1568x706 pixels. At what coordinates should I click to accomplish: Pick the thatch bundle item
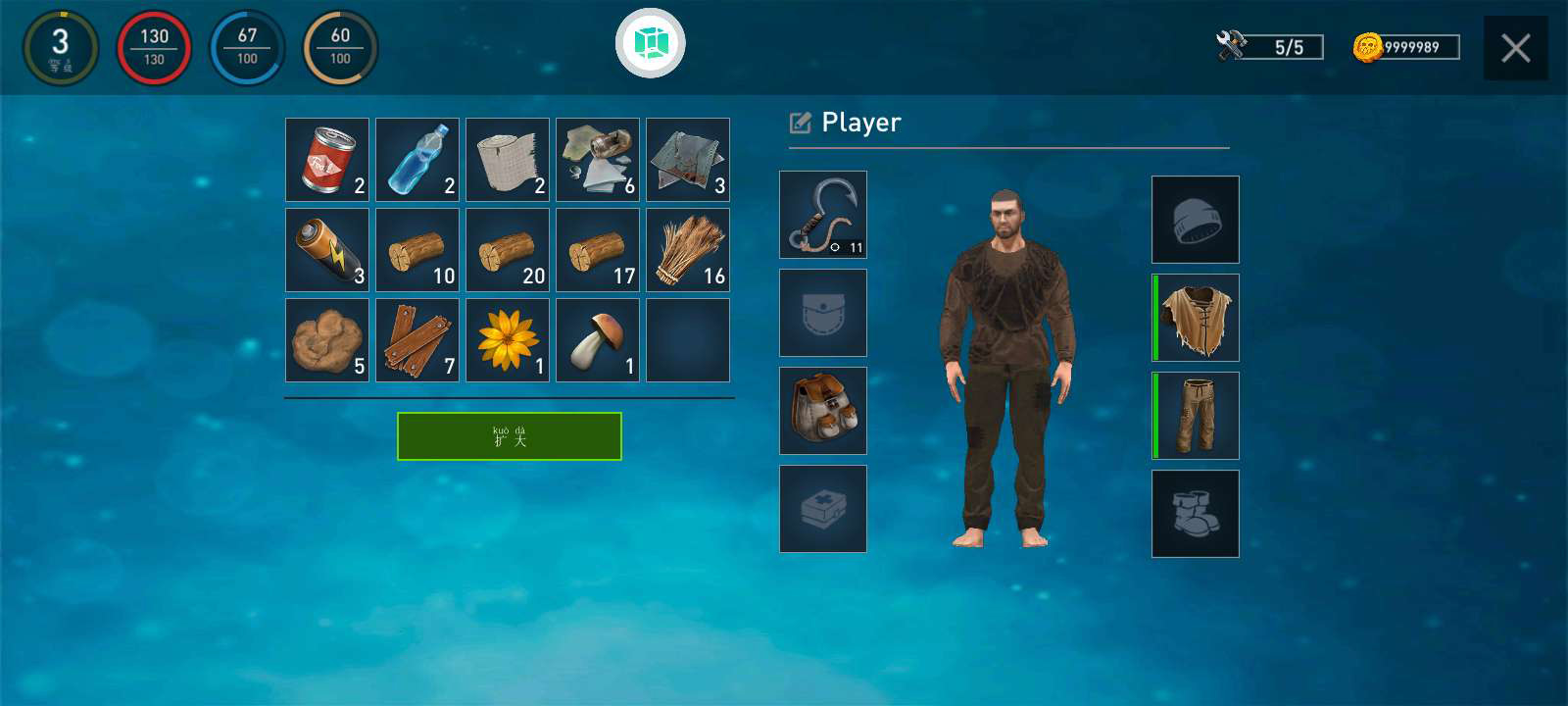pos(687,250)
